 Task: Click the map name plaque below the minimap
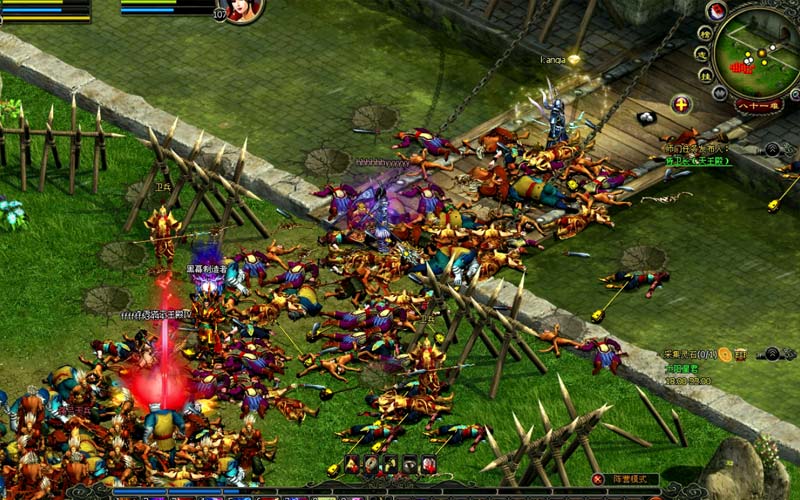pos(759,105)
